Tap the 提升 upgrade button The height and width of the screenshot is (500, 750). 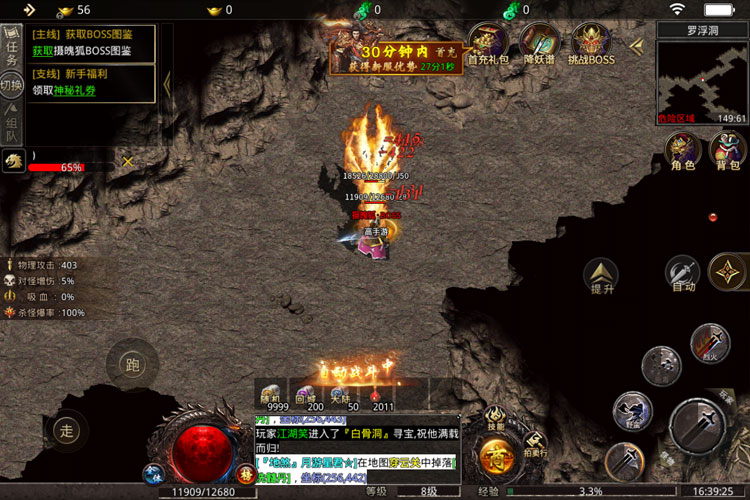click(x=602, y=274)
